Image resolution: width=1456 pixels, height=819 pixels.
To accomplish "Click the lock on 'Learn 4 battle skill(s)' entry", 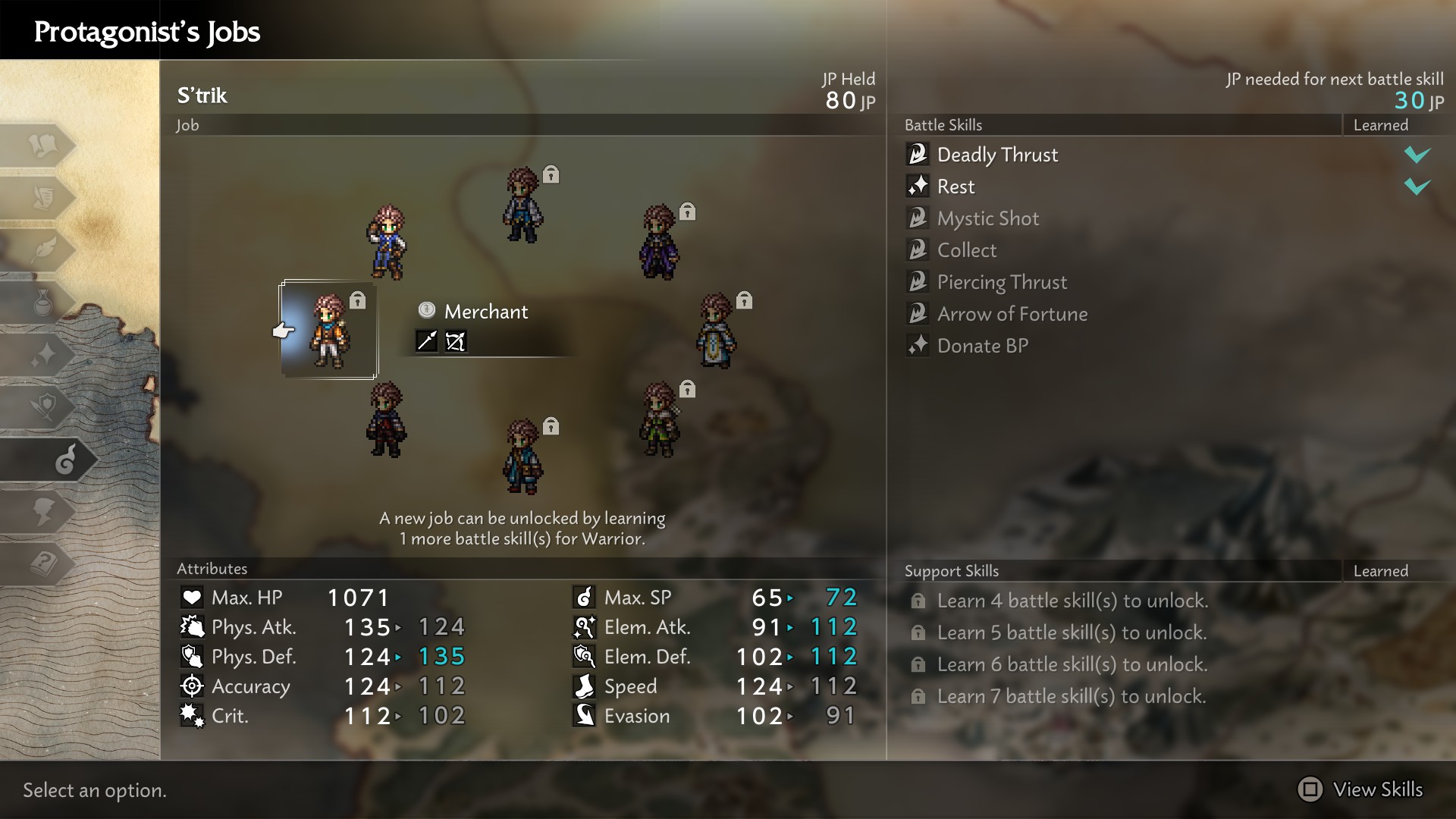I will coord(918,600).
